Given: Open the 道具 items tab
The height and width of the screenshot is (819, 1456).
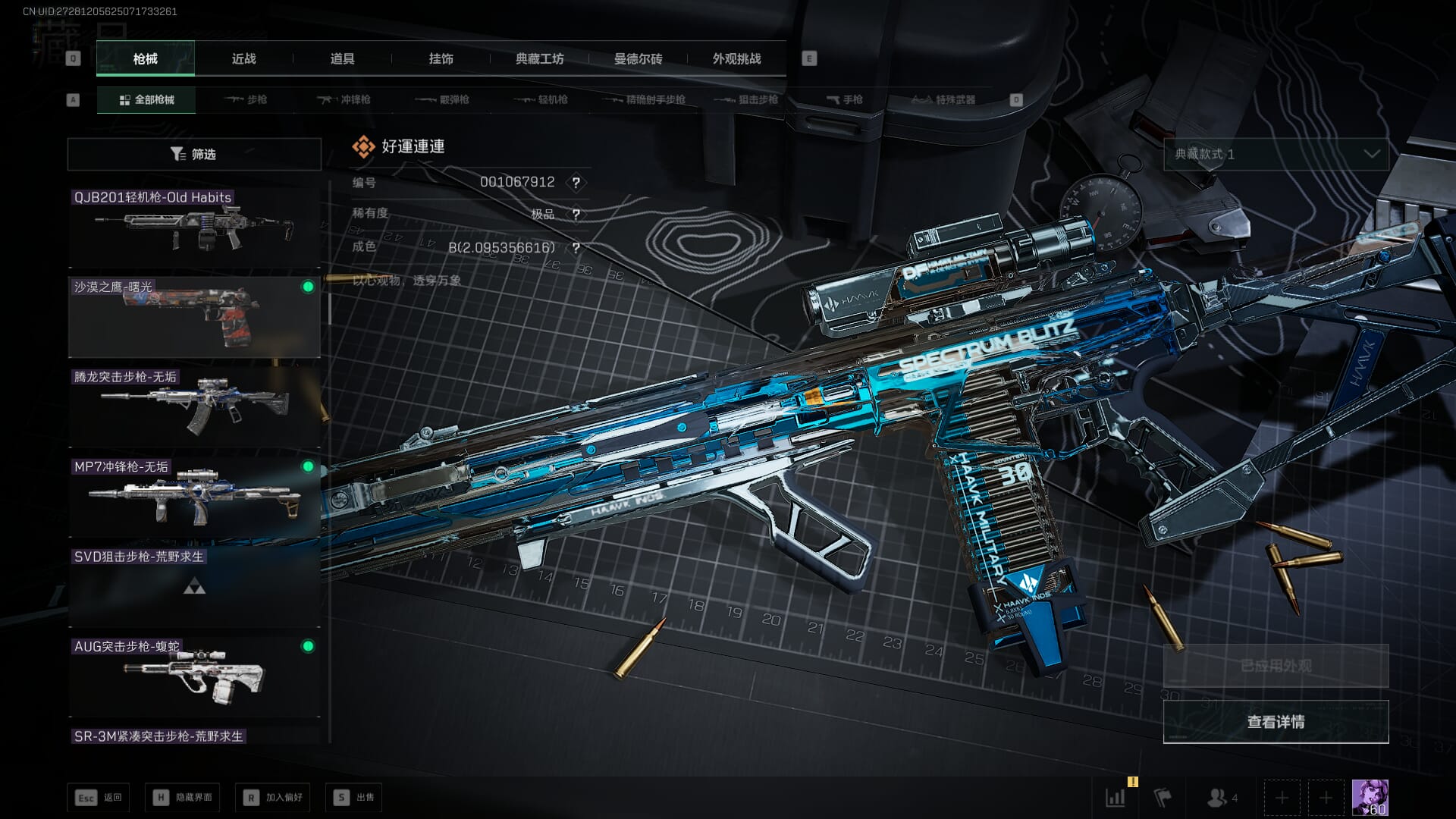Looking at the screenshot, I should [342, 58].
